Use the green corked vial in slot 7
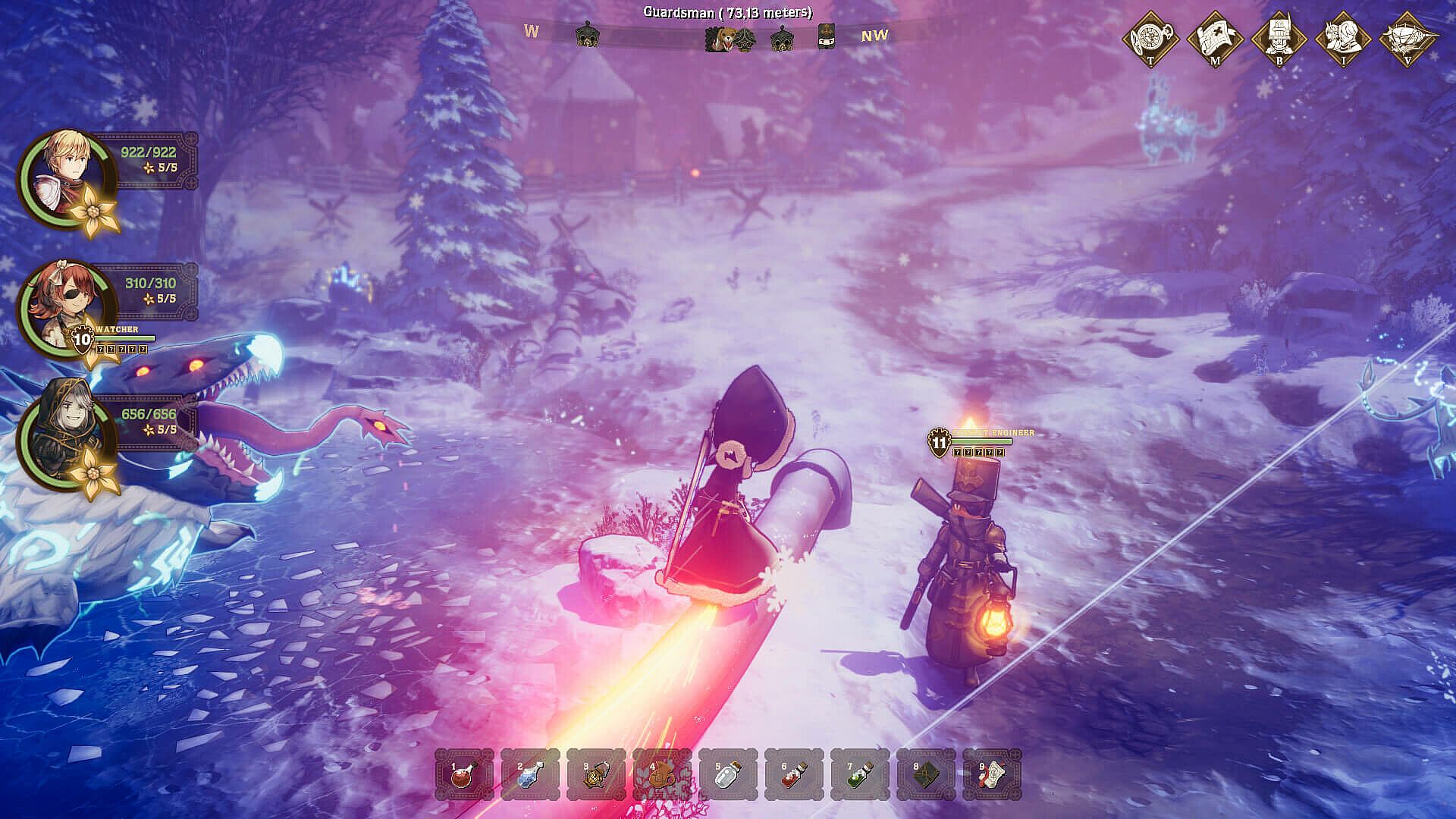 click(860, 775)
